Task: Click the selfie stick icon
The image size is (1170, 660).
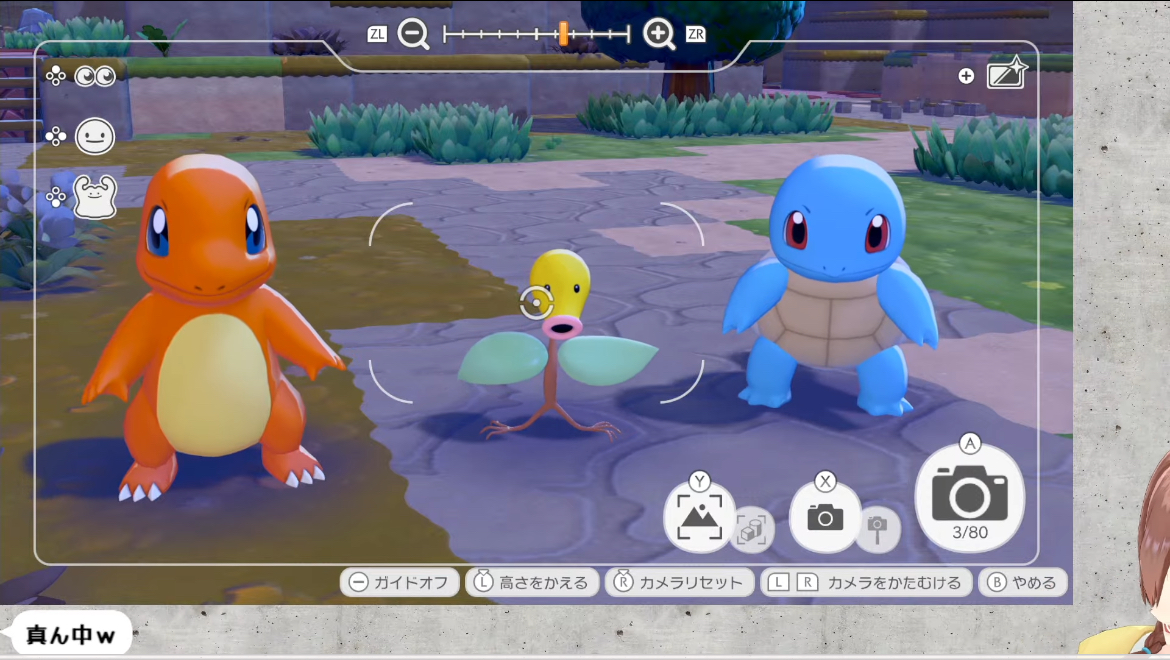Action: tap(877, 529)
